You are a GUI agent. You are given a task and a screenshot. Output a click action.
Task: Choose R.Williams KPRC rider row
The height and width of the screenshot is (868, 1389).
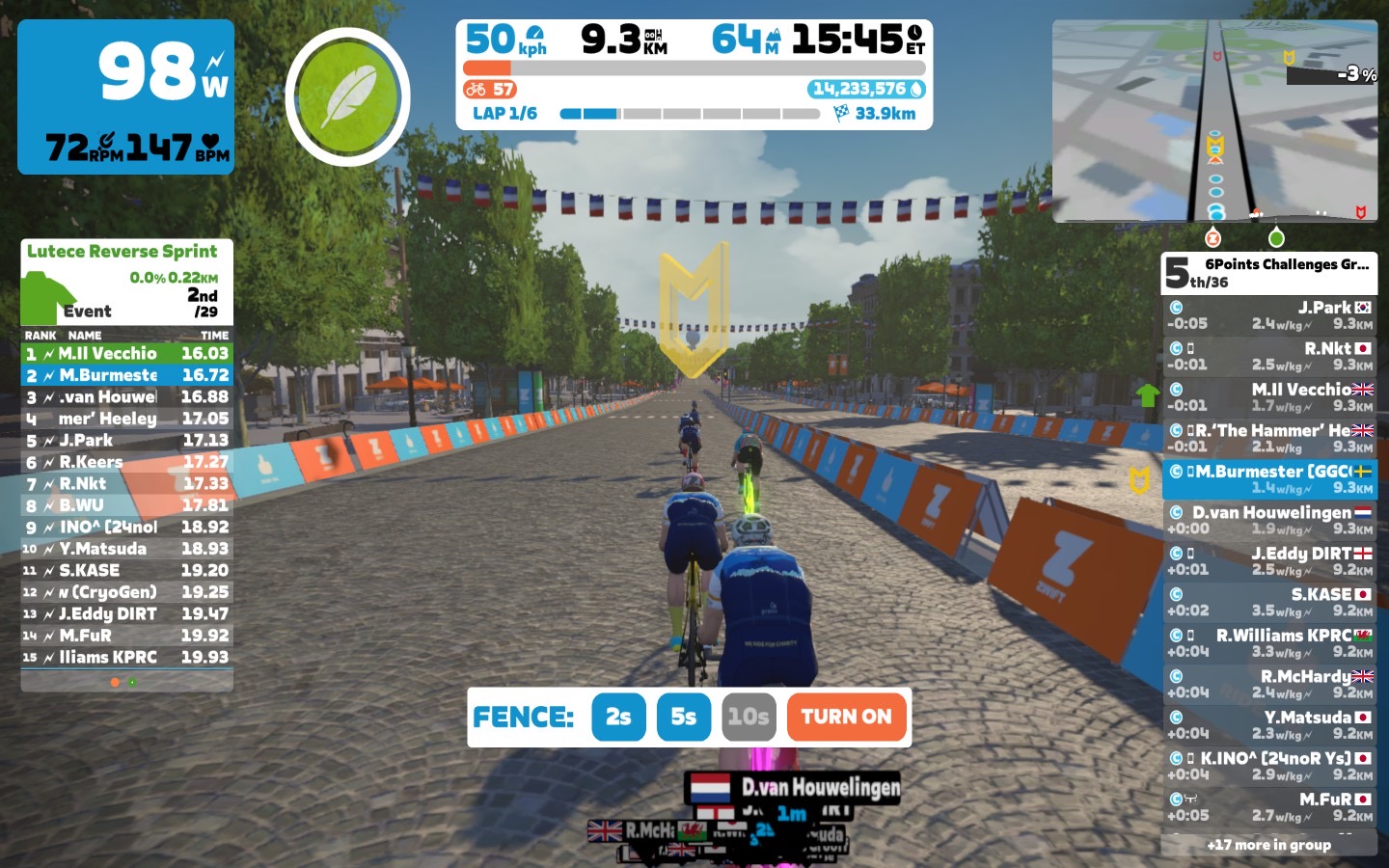coord(1268,643)
